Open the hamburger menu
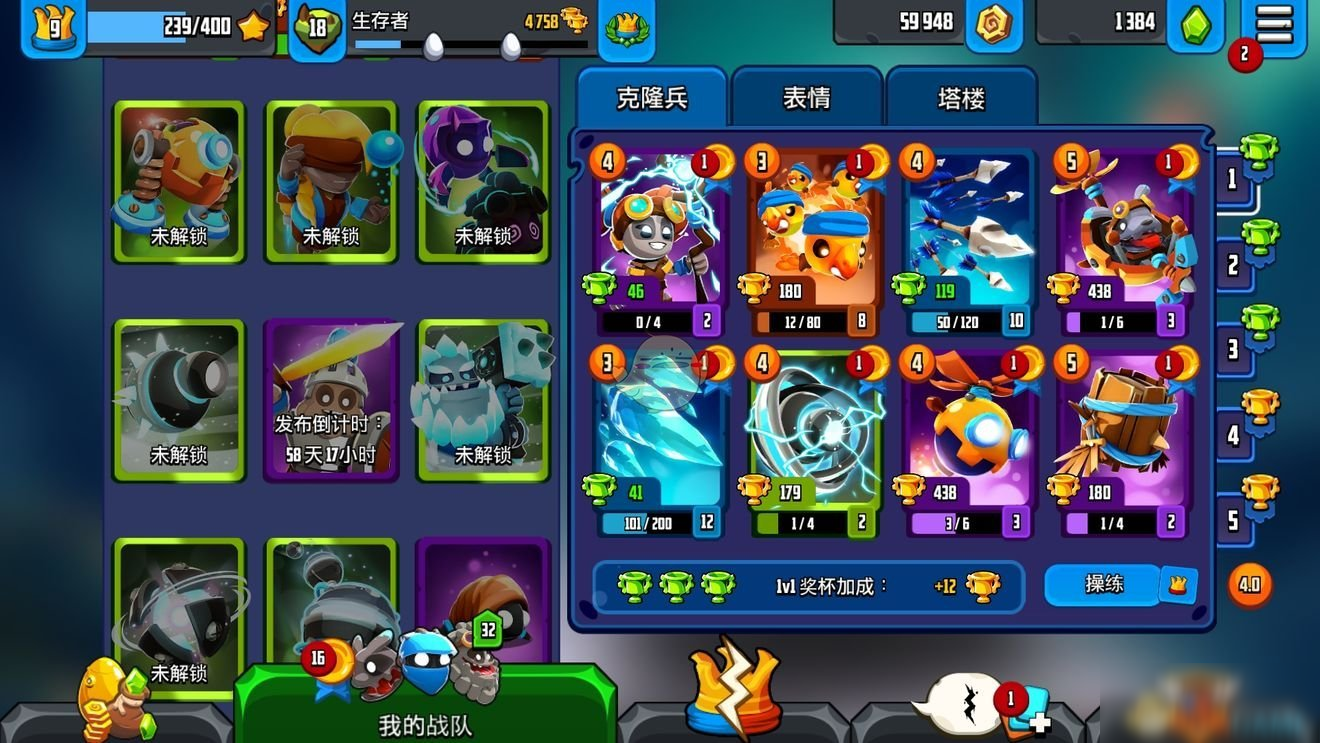 1274,23
